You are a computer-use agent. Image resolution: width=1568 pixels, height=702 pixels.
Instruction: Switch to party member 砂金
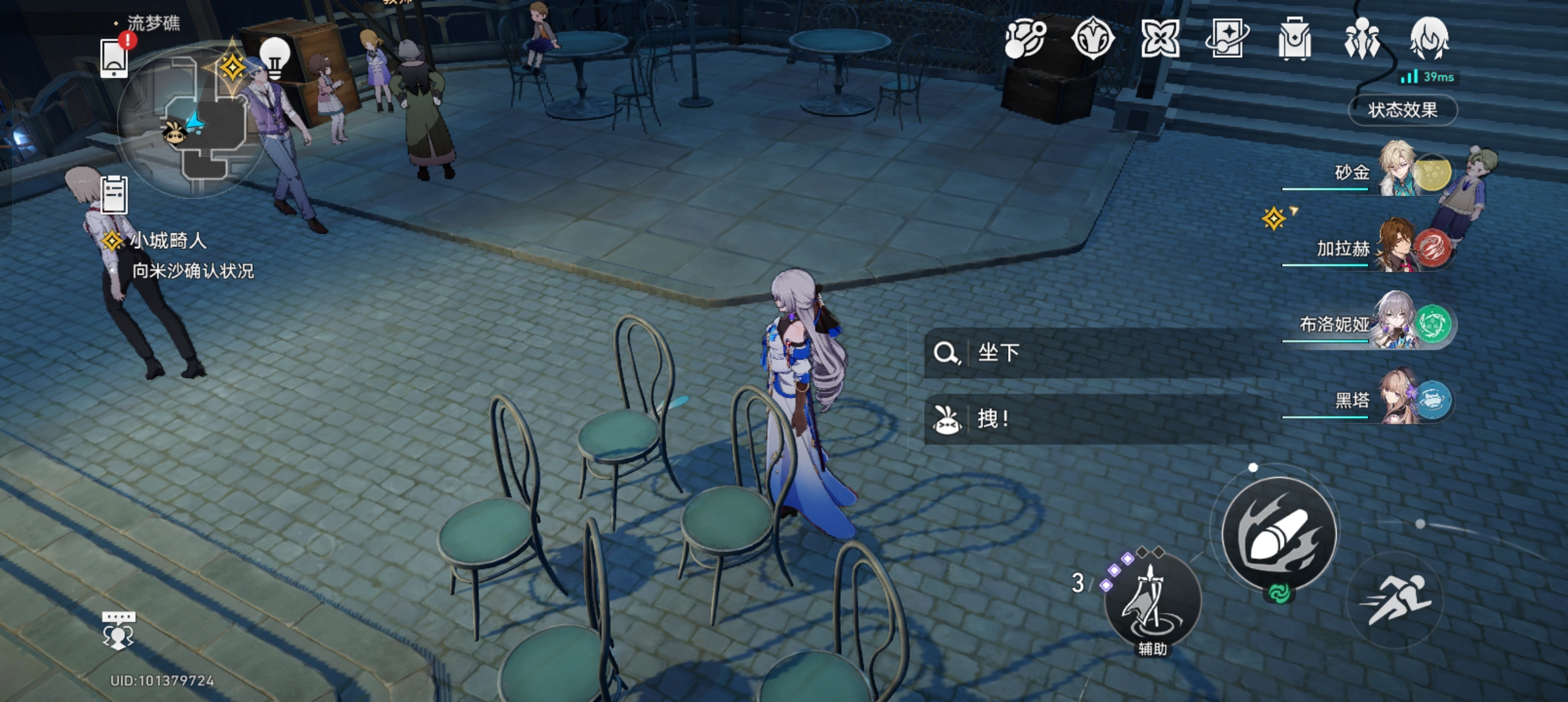1398,169
